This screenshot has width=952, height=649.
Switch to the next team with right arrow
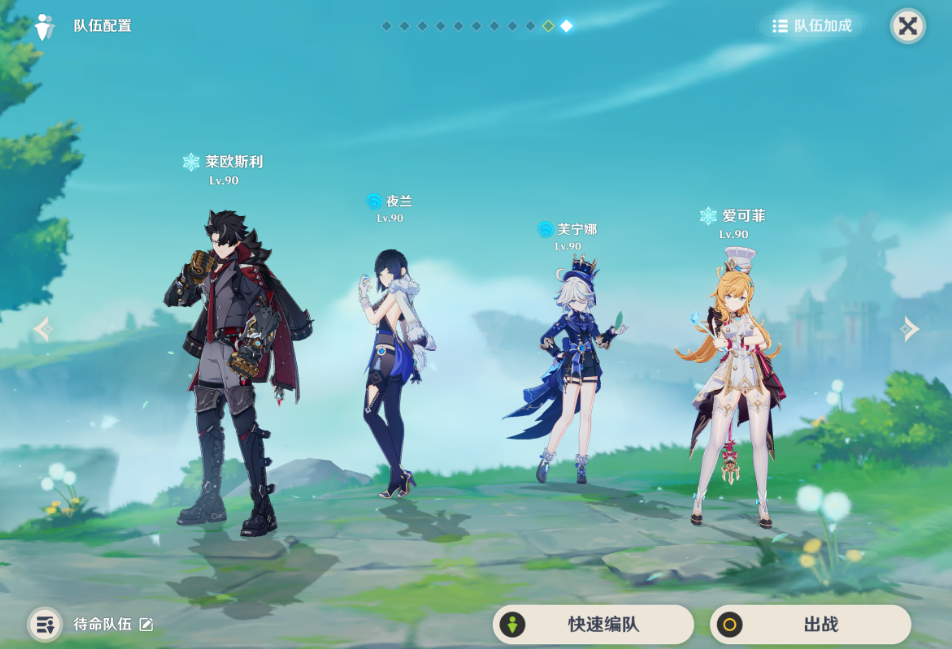pos(910,329)
